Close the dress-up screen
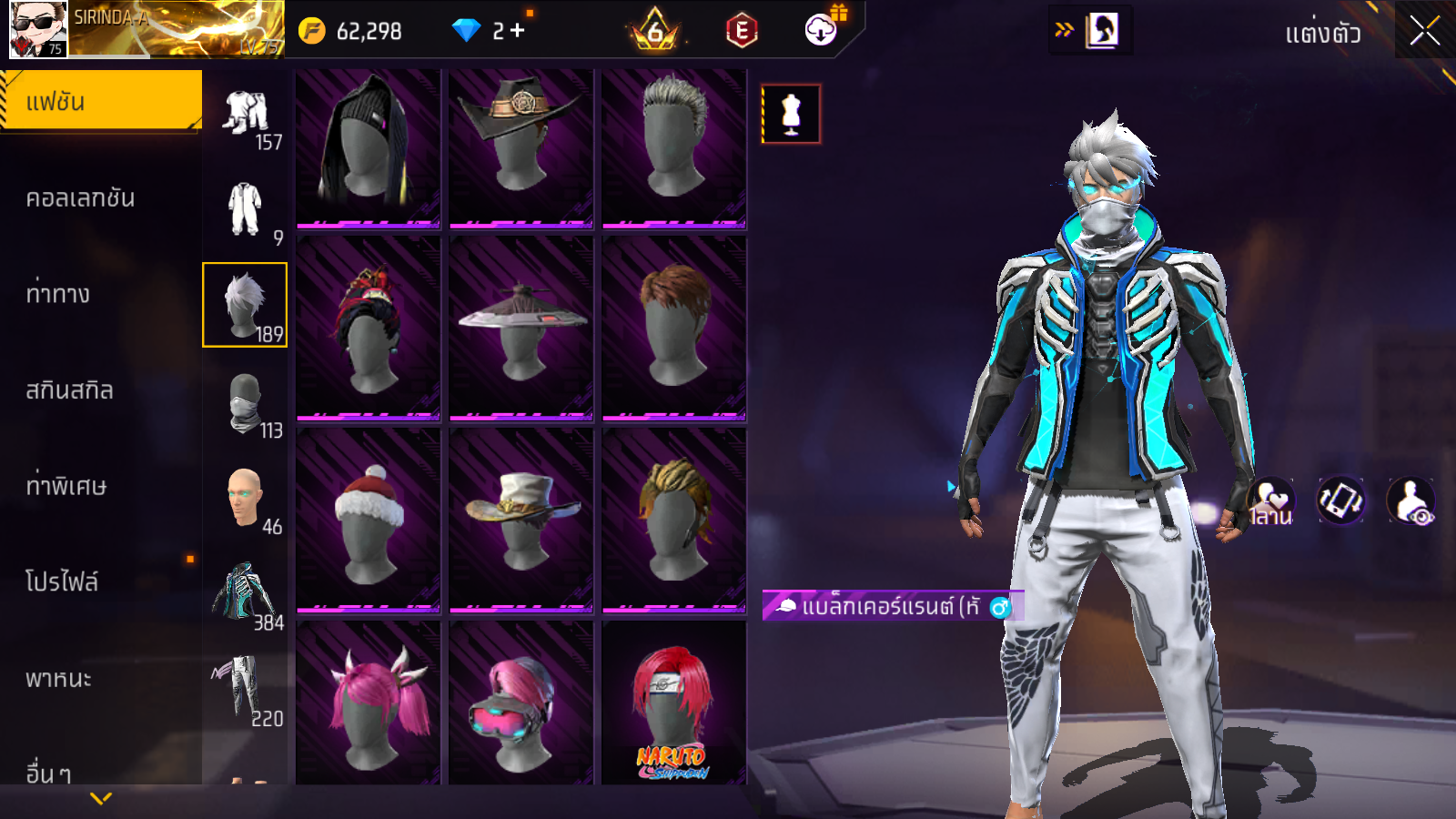Screen dimensions: 1456x819 (1424, 31)
